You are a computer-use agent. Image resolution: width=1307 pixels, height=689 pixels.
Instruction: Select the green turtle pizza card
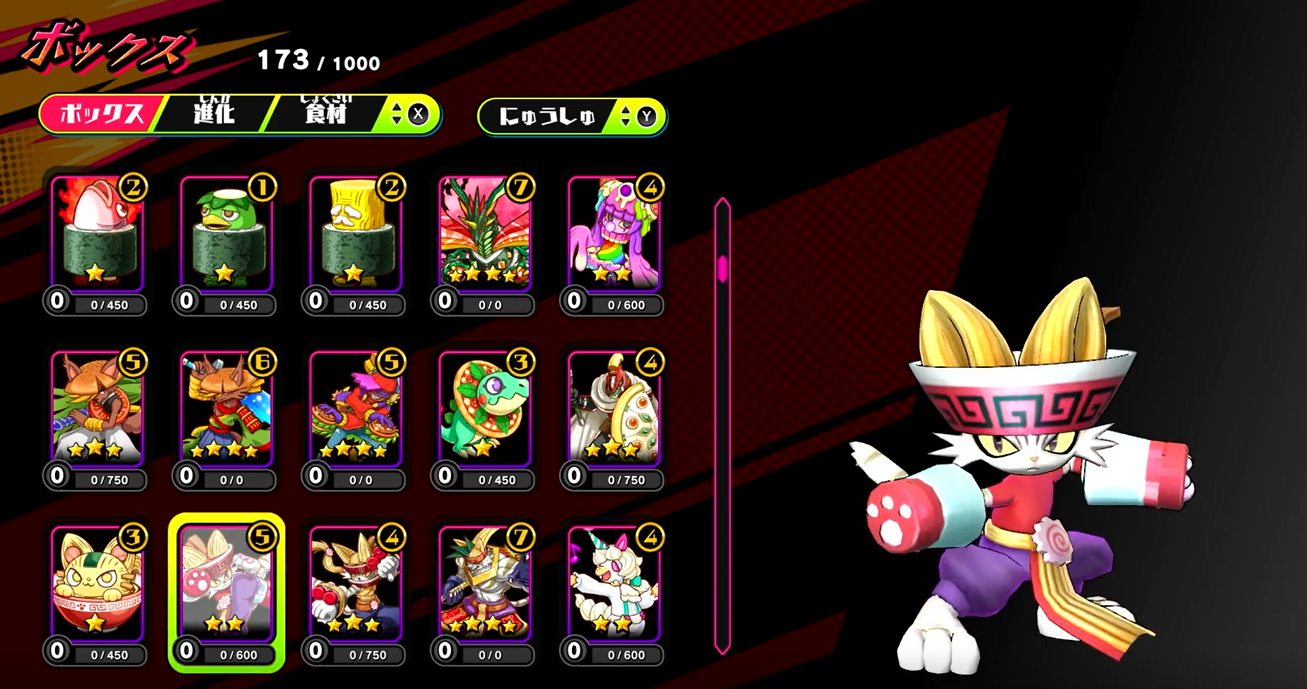(486, 410)
